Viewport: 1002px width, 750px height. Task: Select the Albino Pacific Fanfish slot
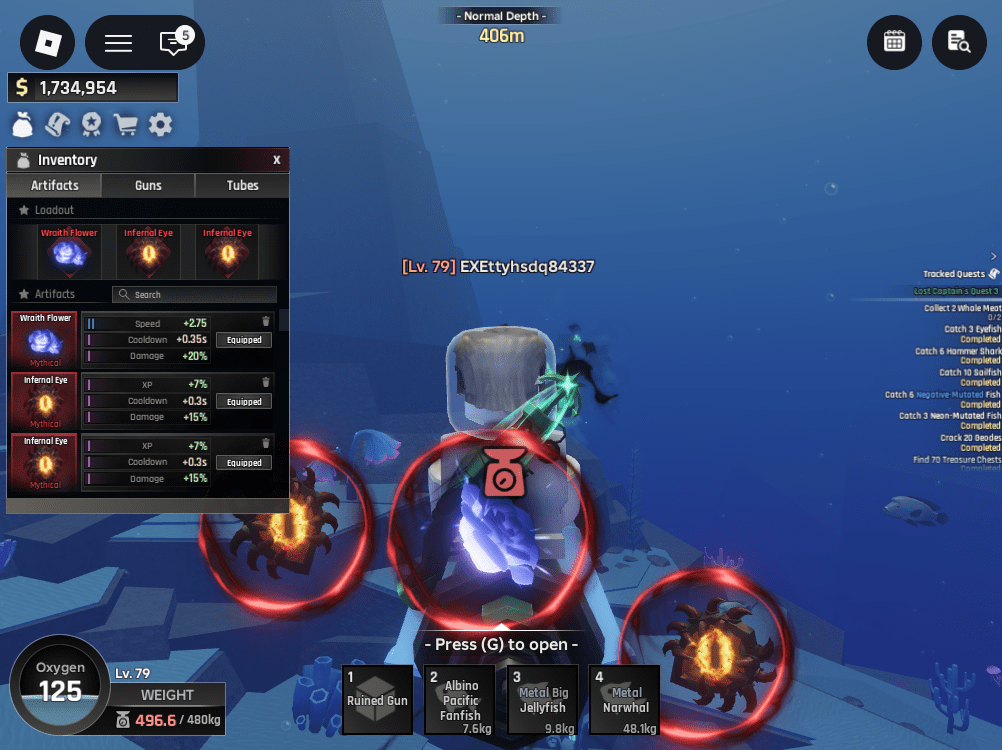pyautogui.click(x=460, y=699)
